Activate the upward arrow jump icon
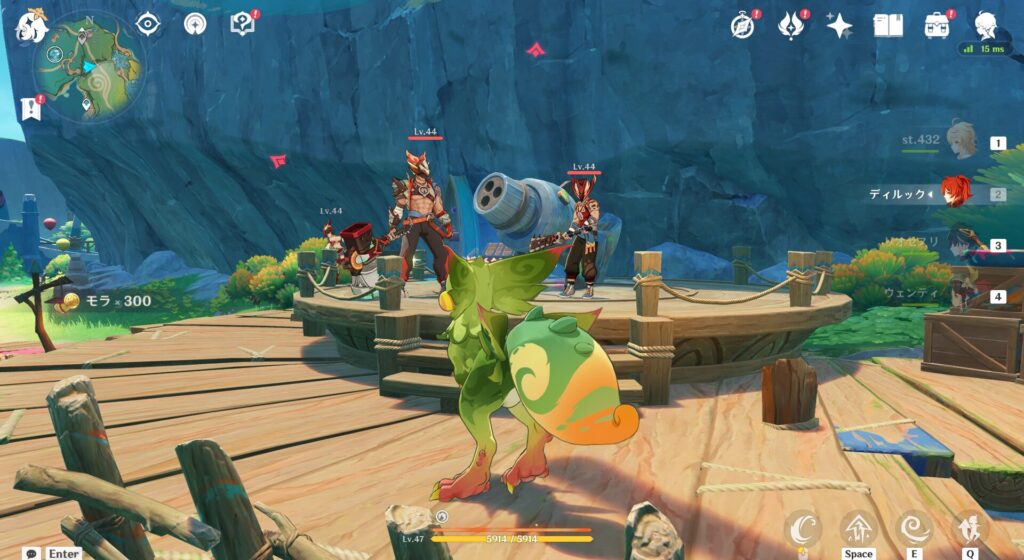The image size is (1024, 560). [858, 528]
